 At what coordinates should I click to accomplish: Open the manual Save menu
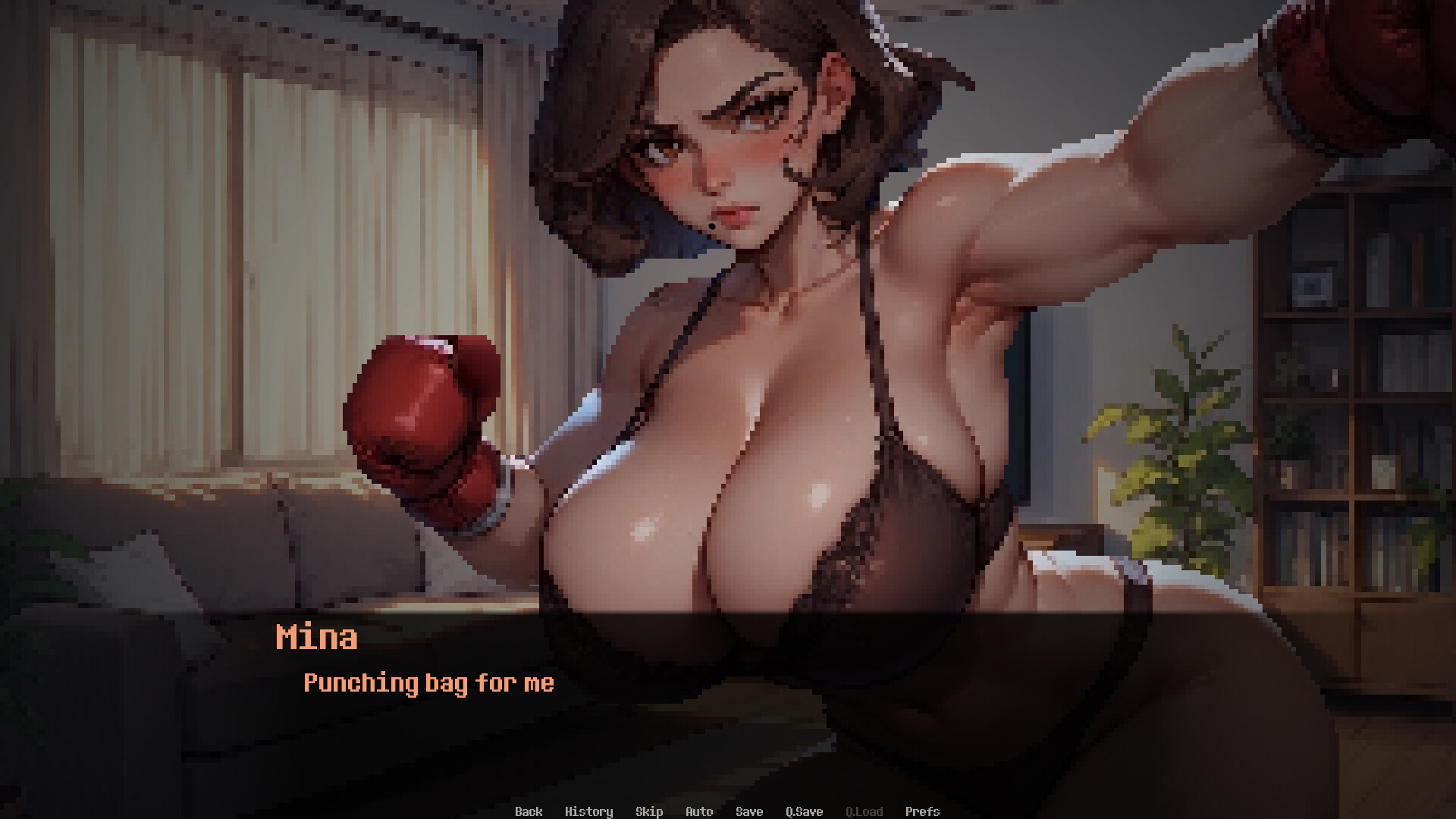pyautogui.click(x=748, y=811)
